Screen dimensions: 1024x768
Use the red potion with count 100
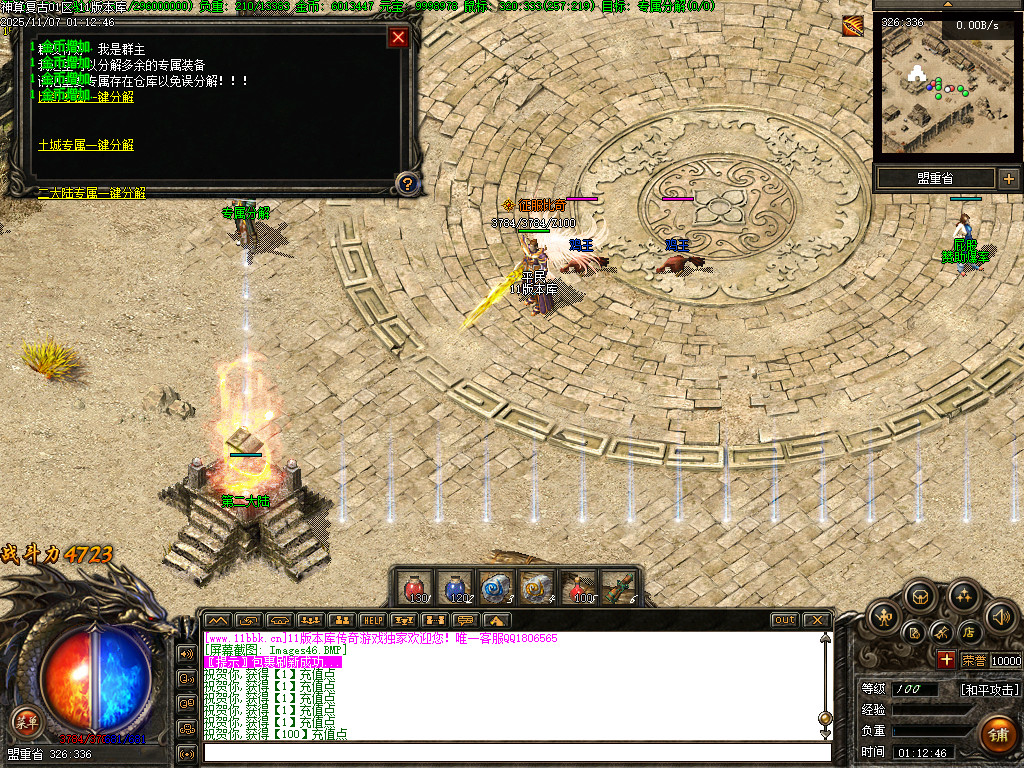pos(578,587)
